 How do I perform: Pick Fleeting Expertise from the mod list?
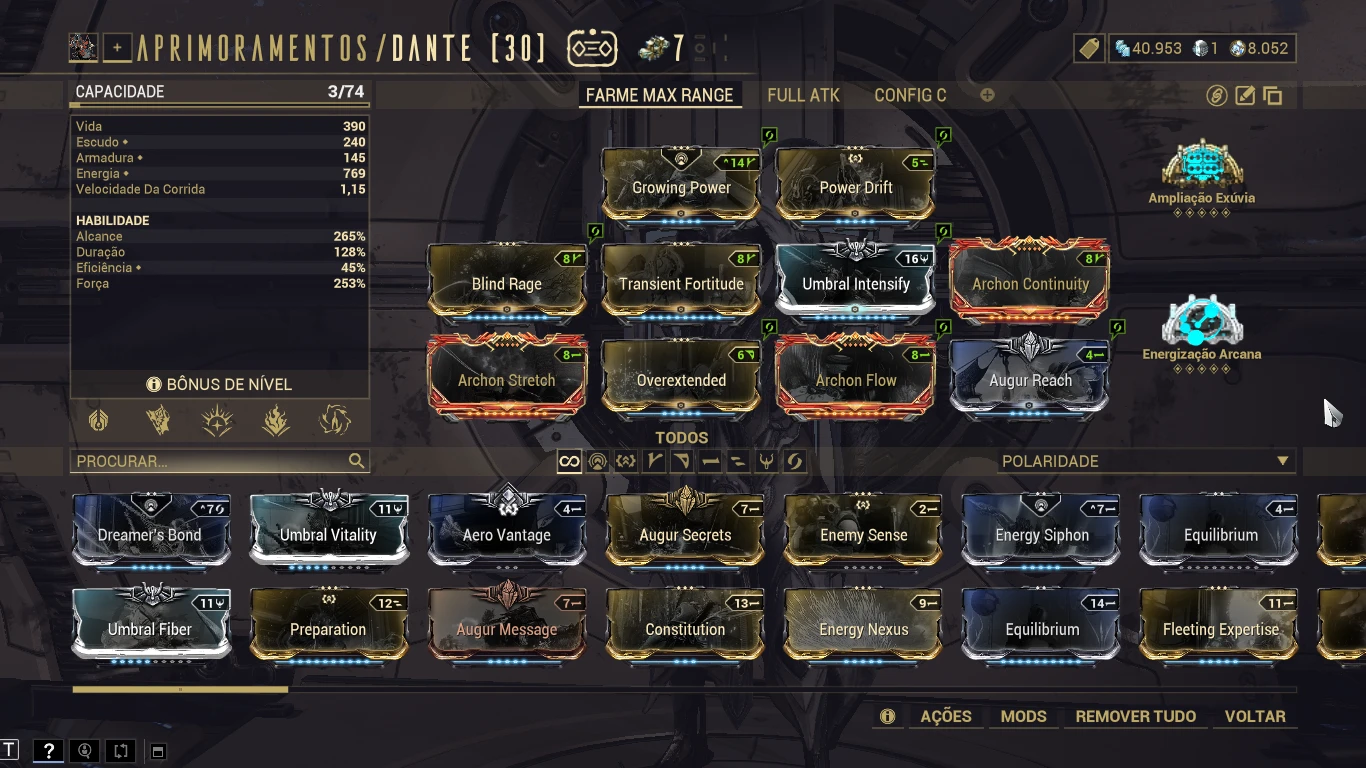click(1220, 628)
